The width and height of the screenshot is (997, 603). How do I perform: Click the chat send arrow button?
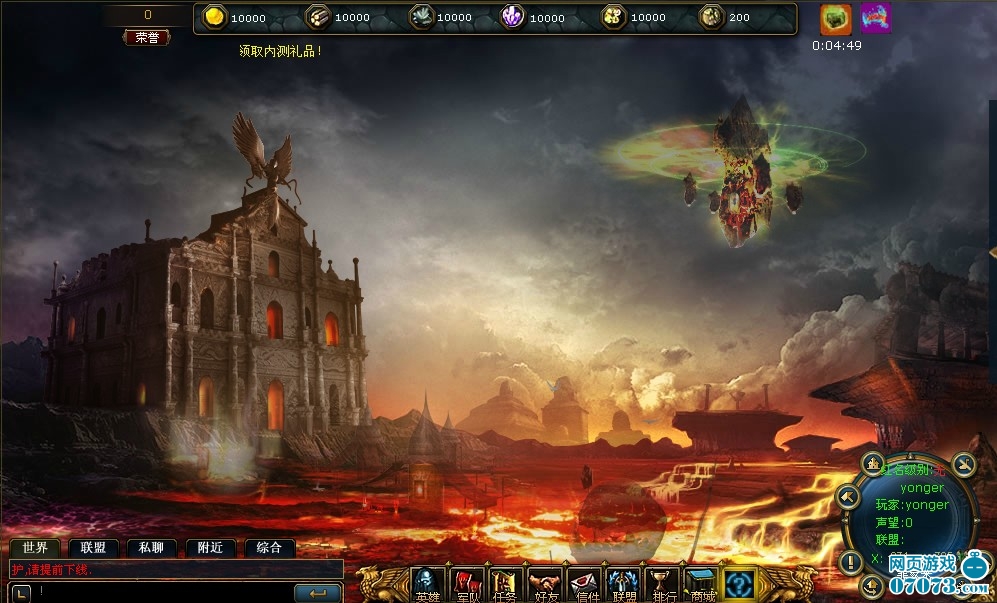tap(318, 594)
